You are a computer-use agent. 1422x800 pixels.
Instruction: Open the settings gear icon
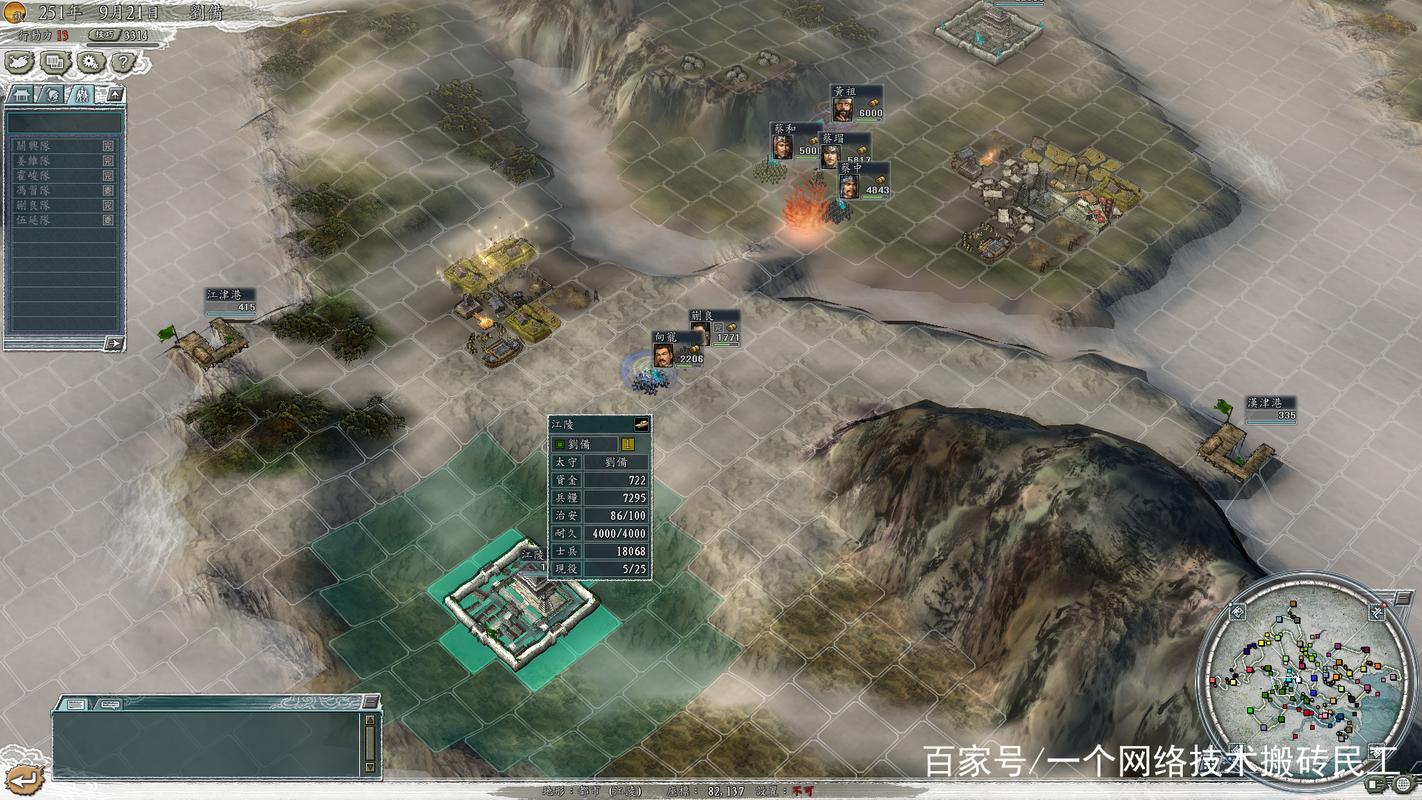click(89, 61)
